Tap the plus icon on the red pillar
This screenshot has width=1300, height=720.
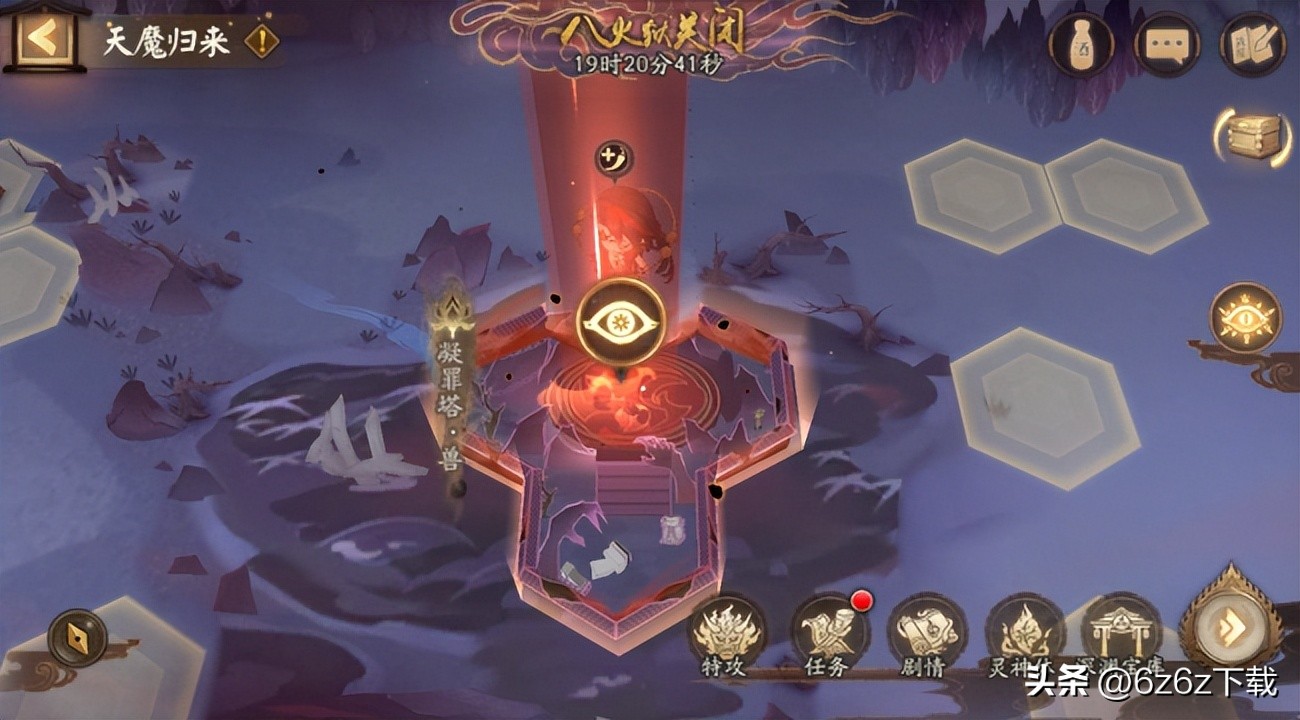612,155
